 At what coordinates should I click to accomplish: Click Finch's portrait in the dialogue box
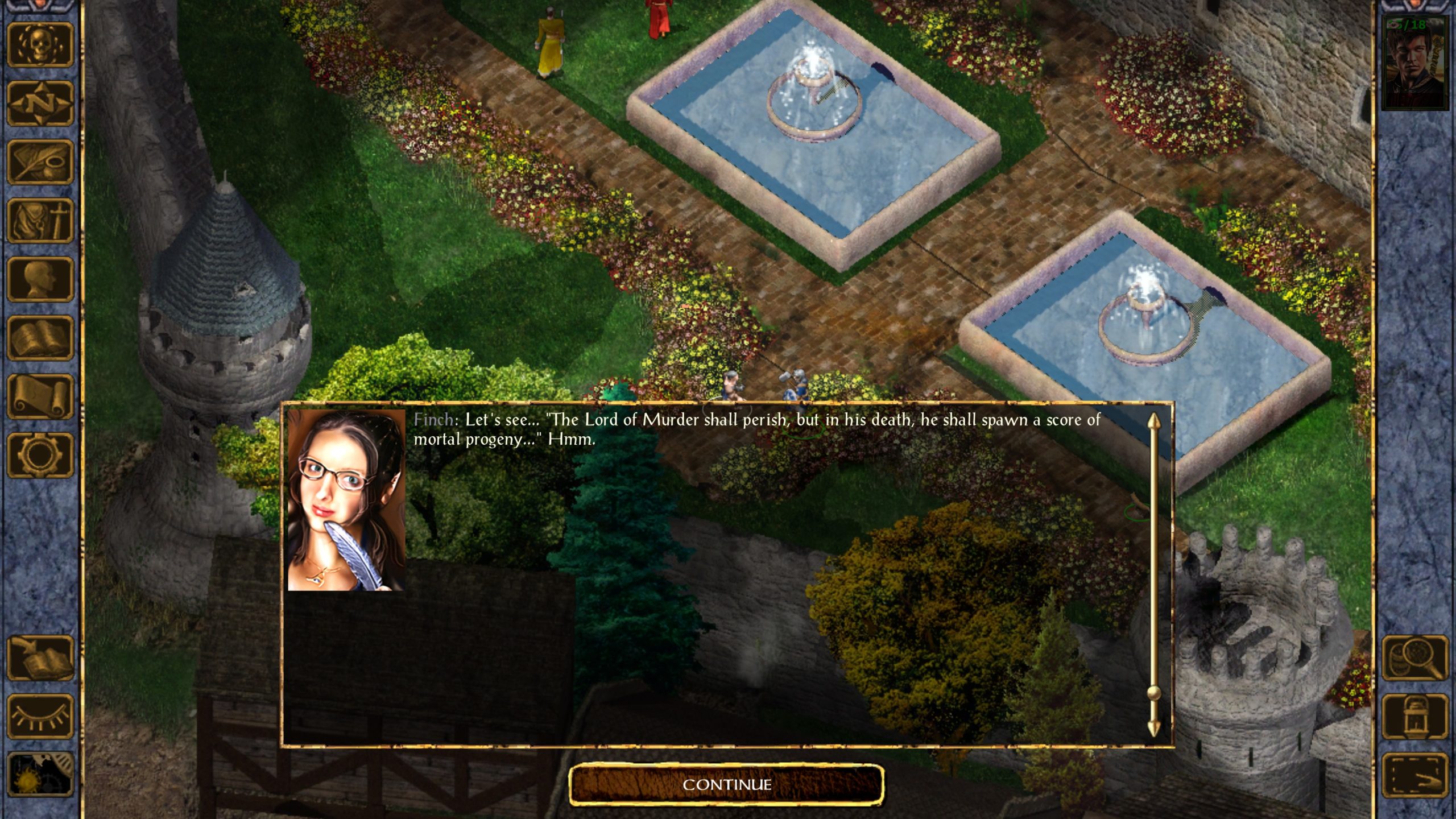346,500
